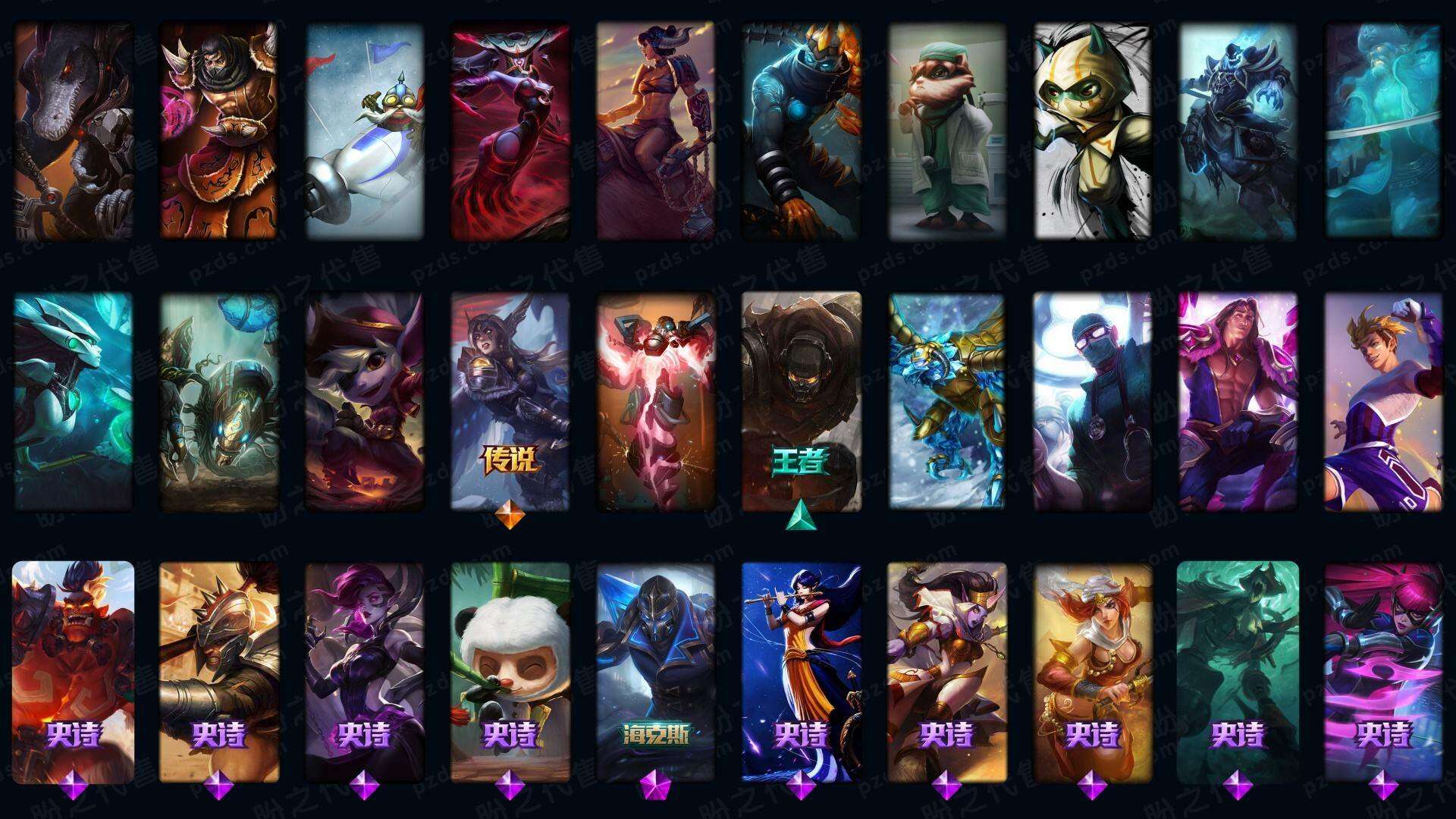The image size is (1456, 819).
Task: Choose the pirate Tristana with eyepatch card
Action: click(x=365, y=400)
